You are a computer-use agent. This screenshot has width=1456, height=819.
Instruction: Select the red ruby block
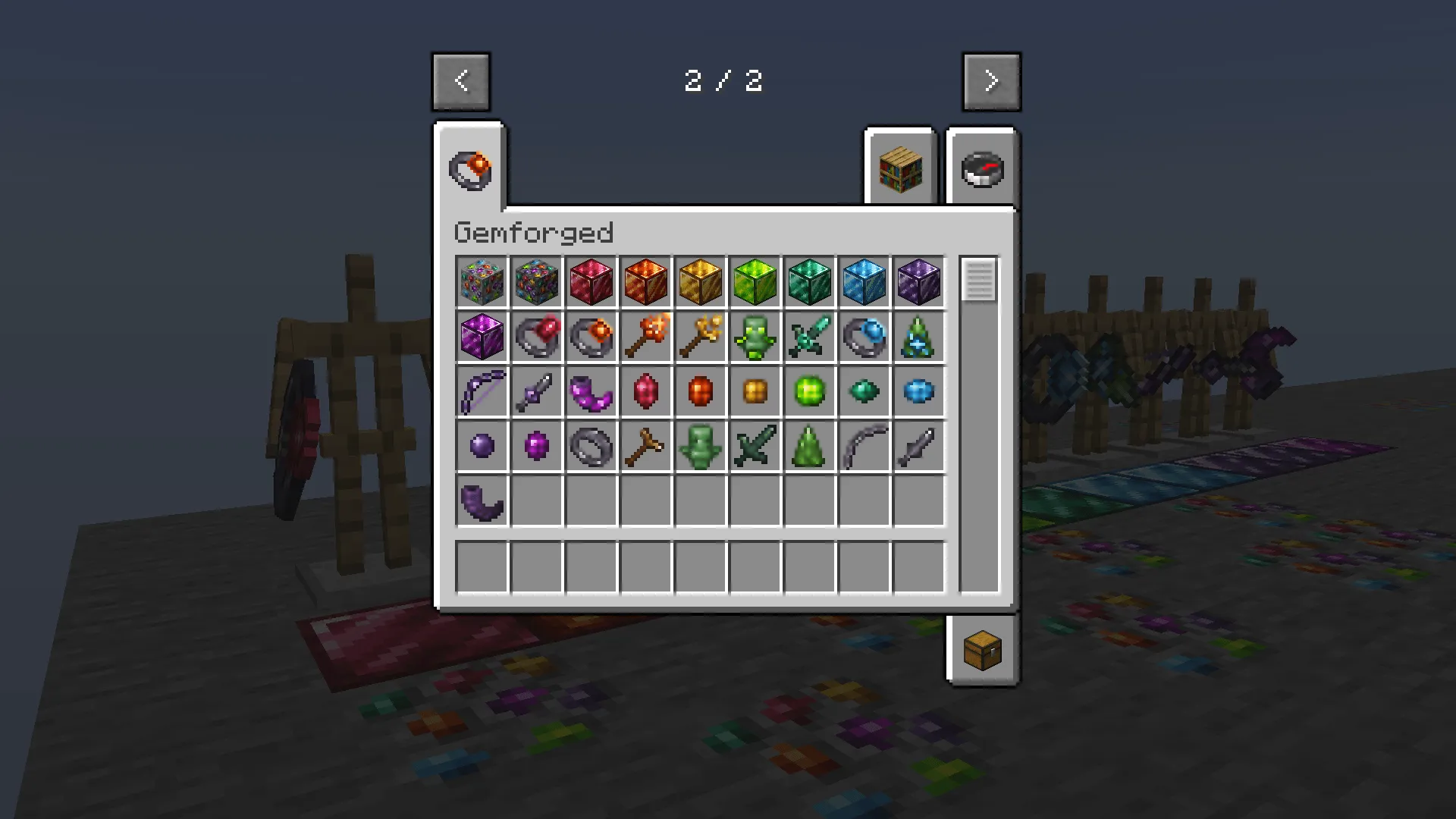tap(591, 282)
